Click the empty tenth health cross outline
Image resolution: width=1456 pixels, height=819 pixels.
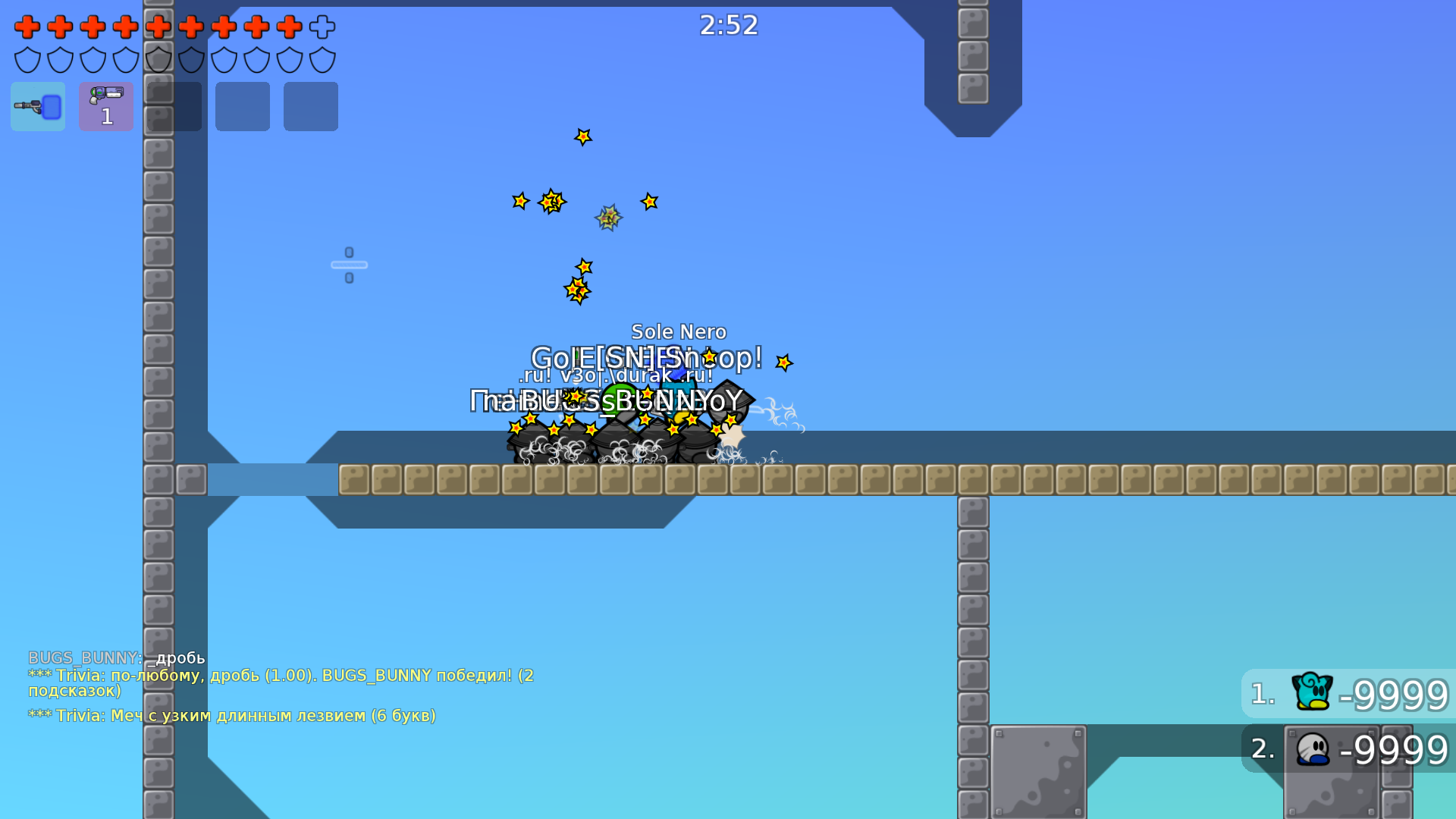click(x=322, y=27)
